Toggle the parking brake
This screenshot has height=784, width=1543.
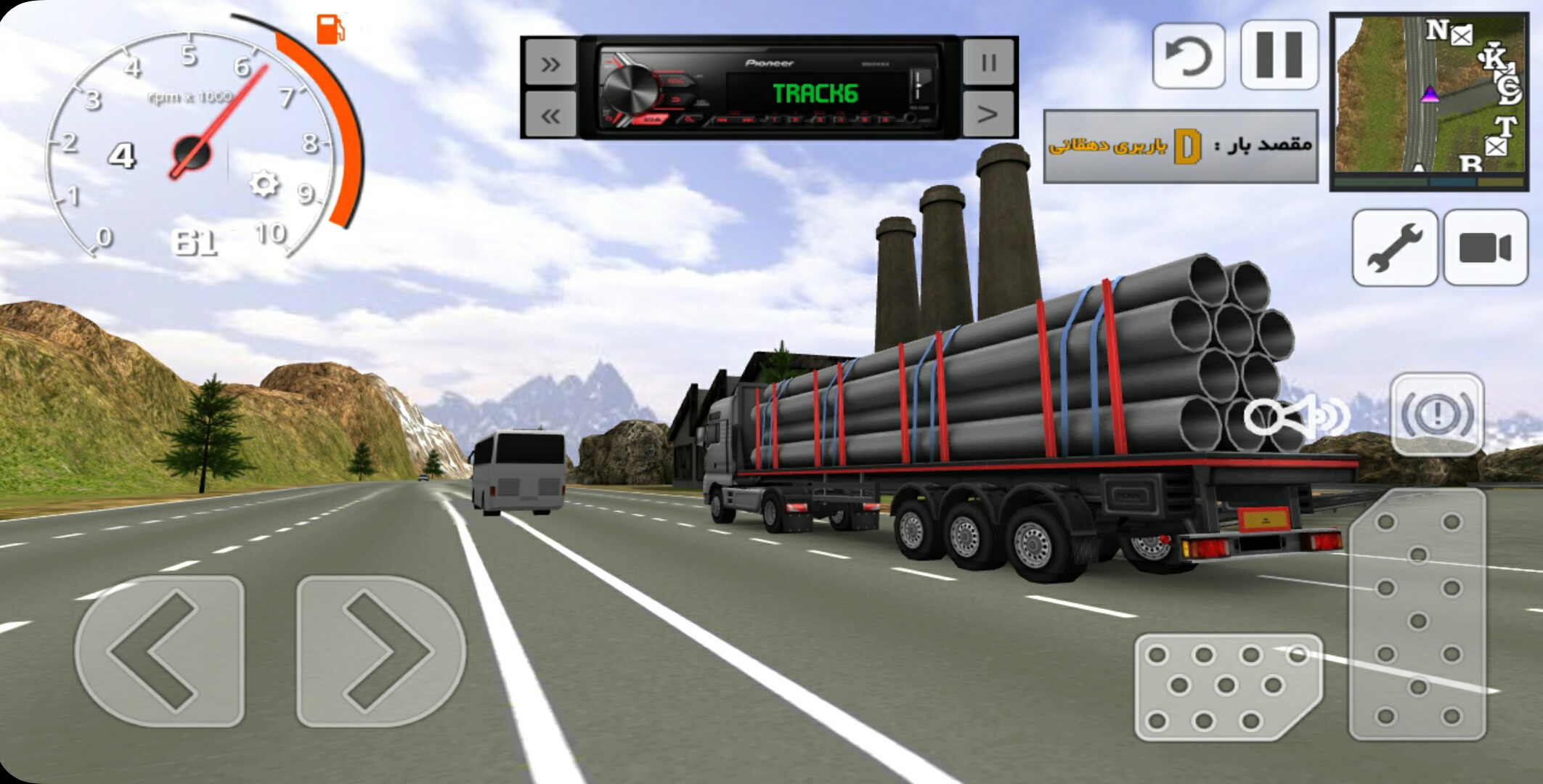click(1436, 415)
